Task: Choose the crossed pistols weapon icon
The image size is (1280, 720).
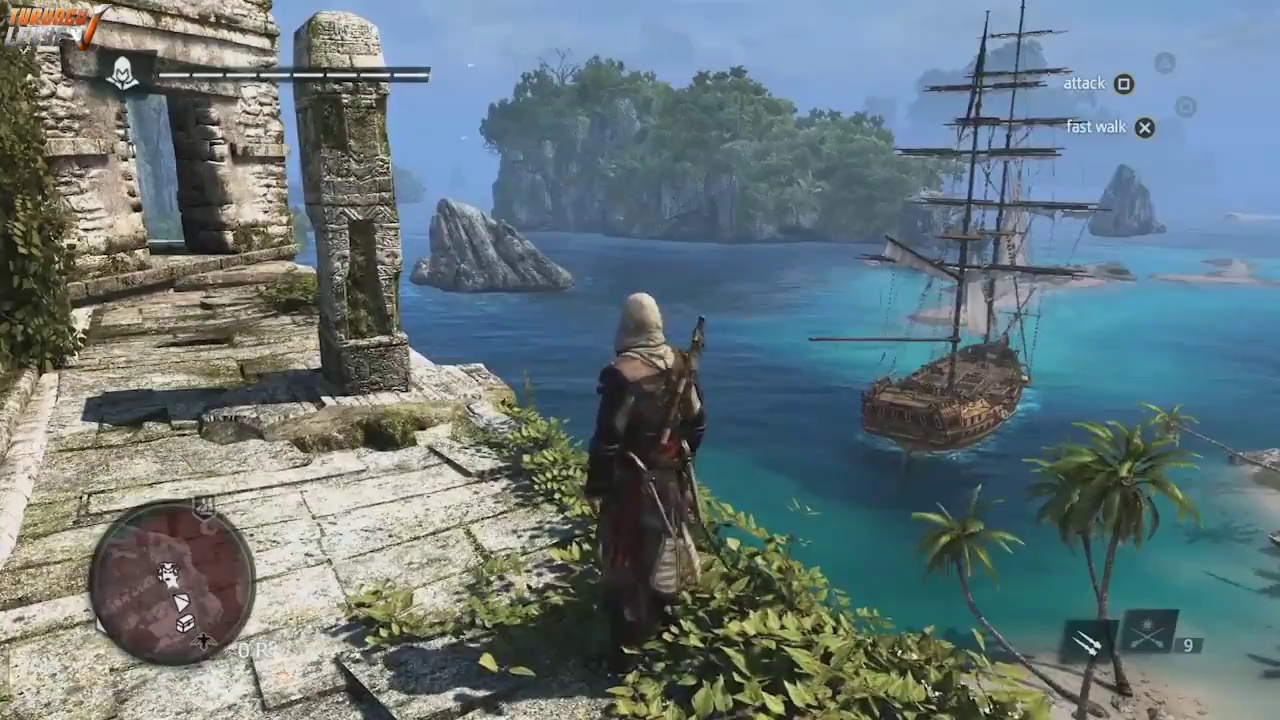Action: (1148, 631)
